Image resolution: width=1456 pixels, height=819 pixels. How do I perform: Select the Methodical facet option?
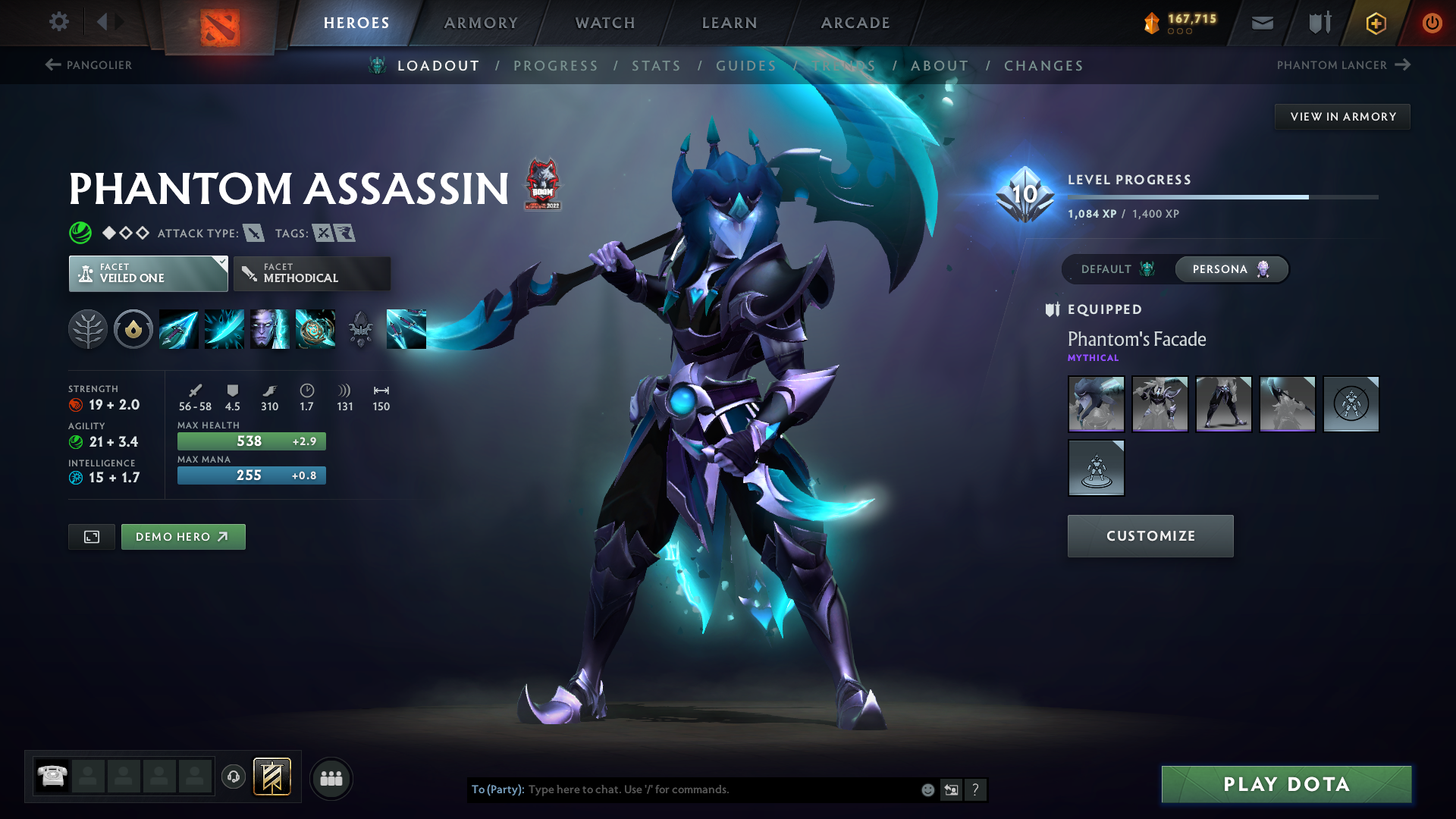pyautogui.click(x=311, y=273)
